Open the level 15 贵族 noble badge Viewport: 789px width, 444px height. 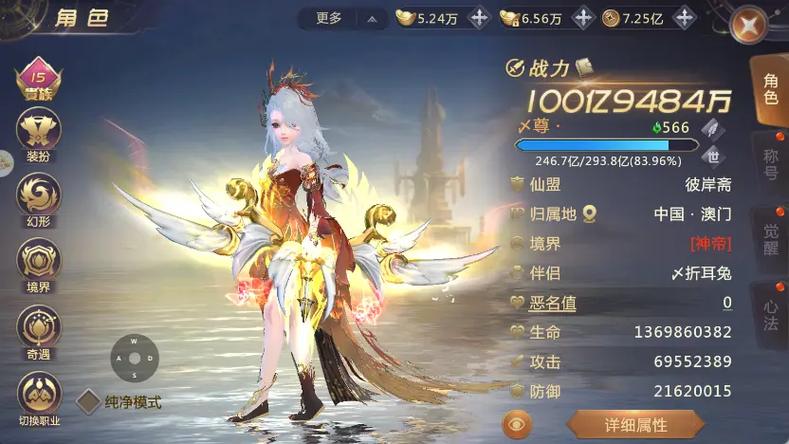coord(40,78)
